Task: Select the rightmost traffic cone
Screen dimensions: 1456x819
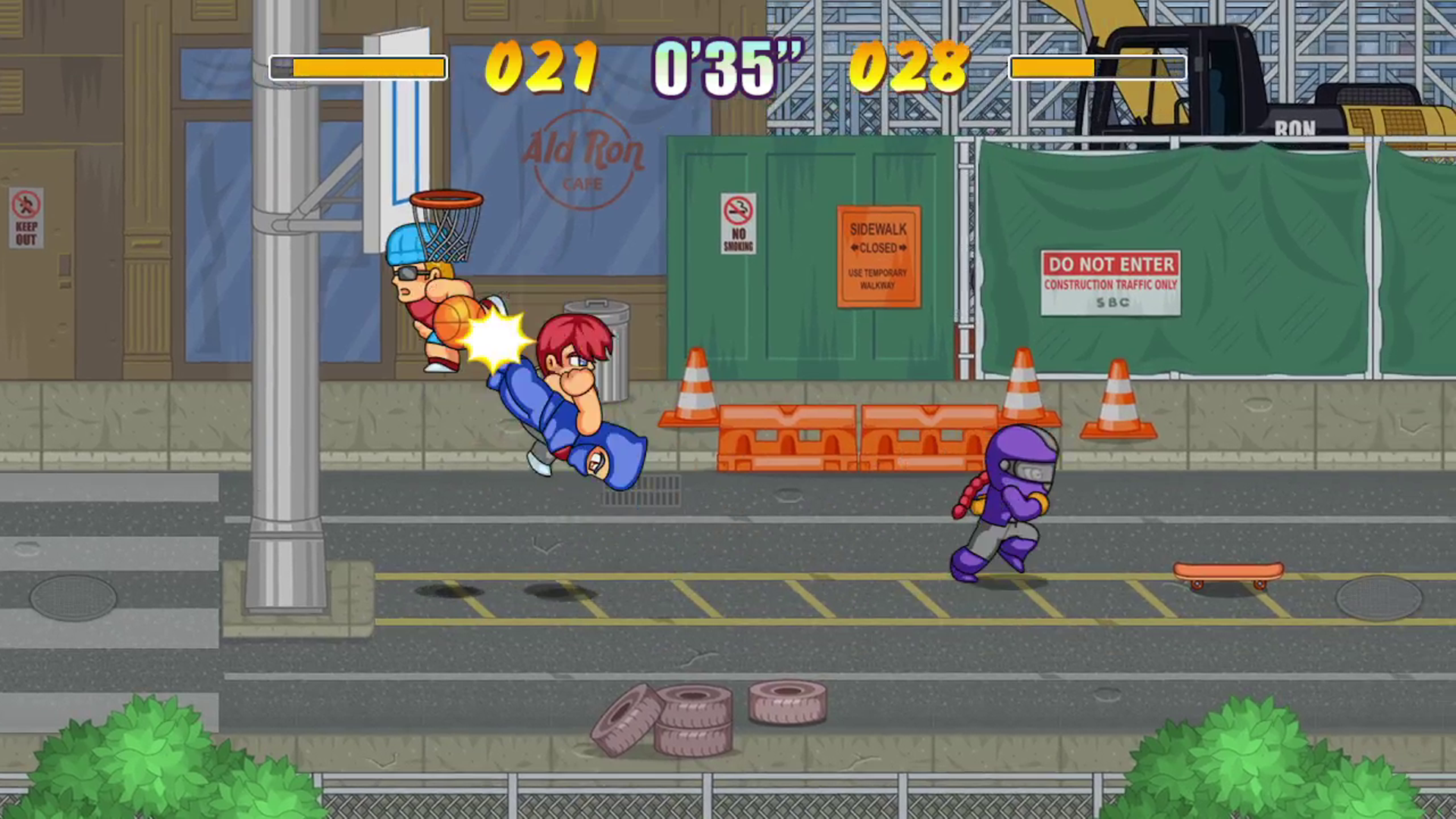Action: click(1119, 394)
